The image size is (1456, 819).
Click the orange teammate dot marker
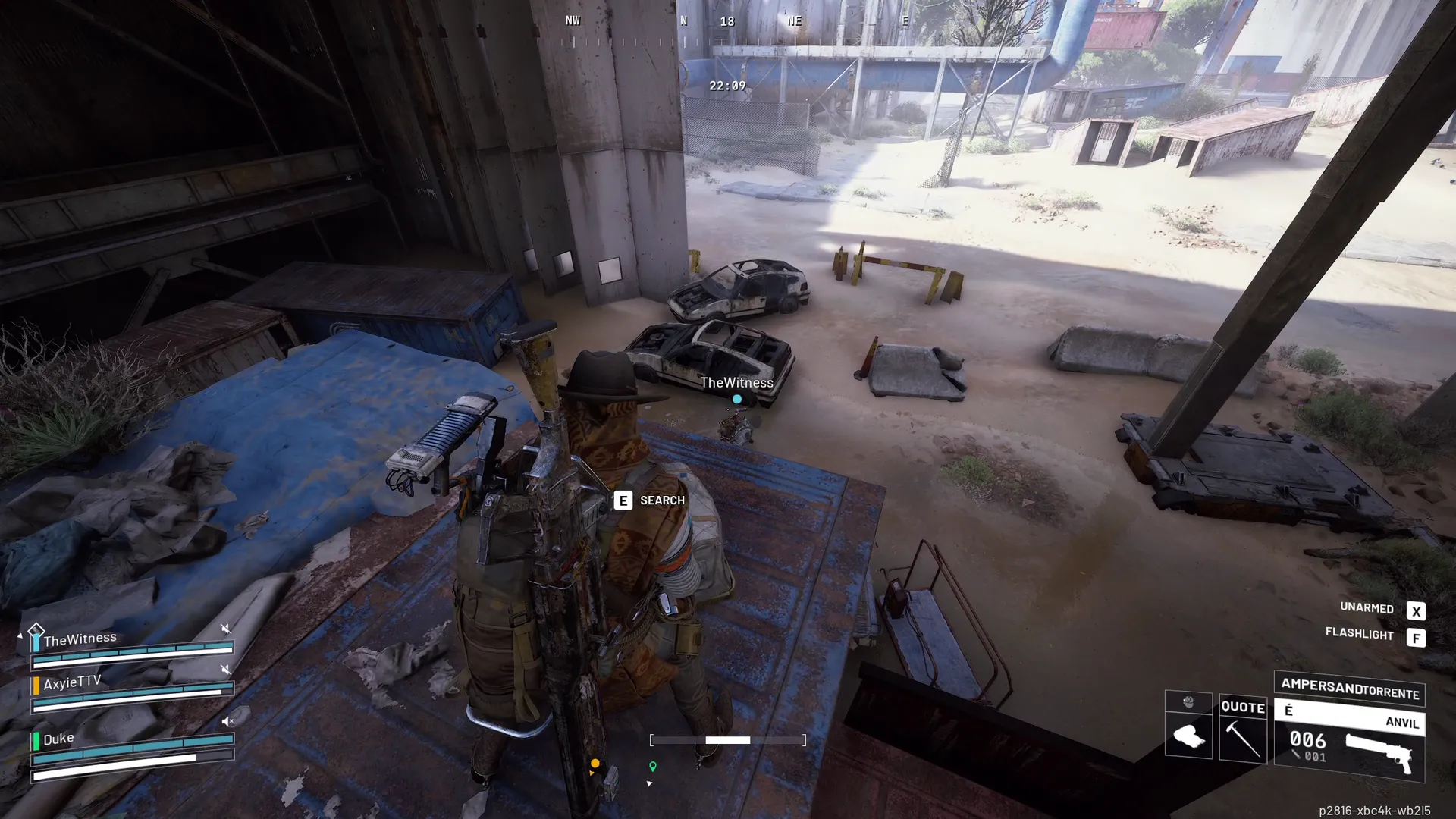pos(595,764)
